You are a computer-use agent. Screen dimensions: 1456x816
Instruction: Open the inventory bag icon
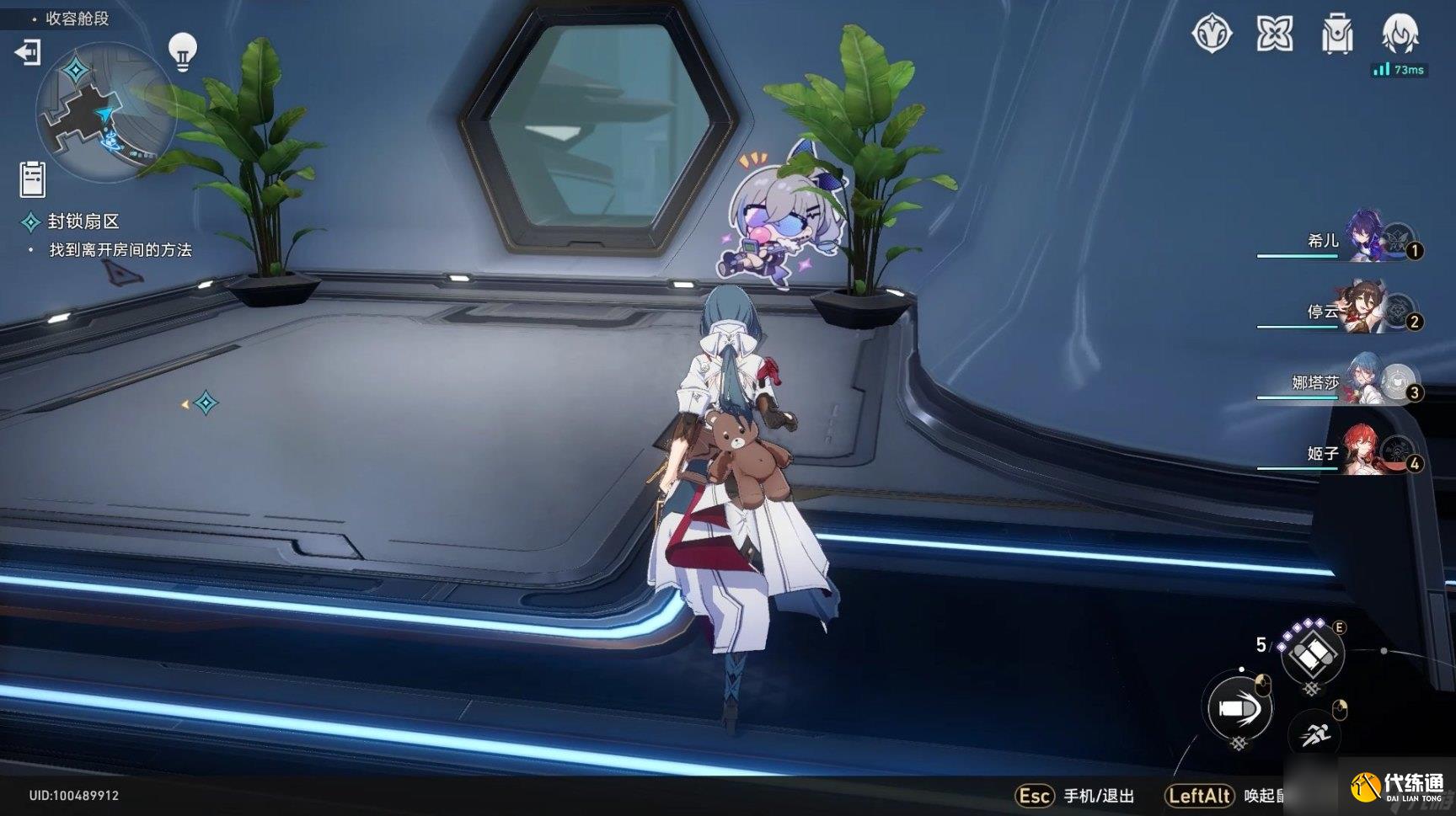tap(1336, 35)
